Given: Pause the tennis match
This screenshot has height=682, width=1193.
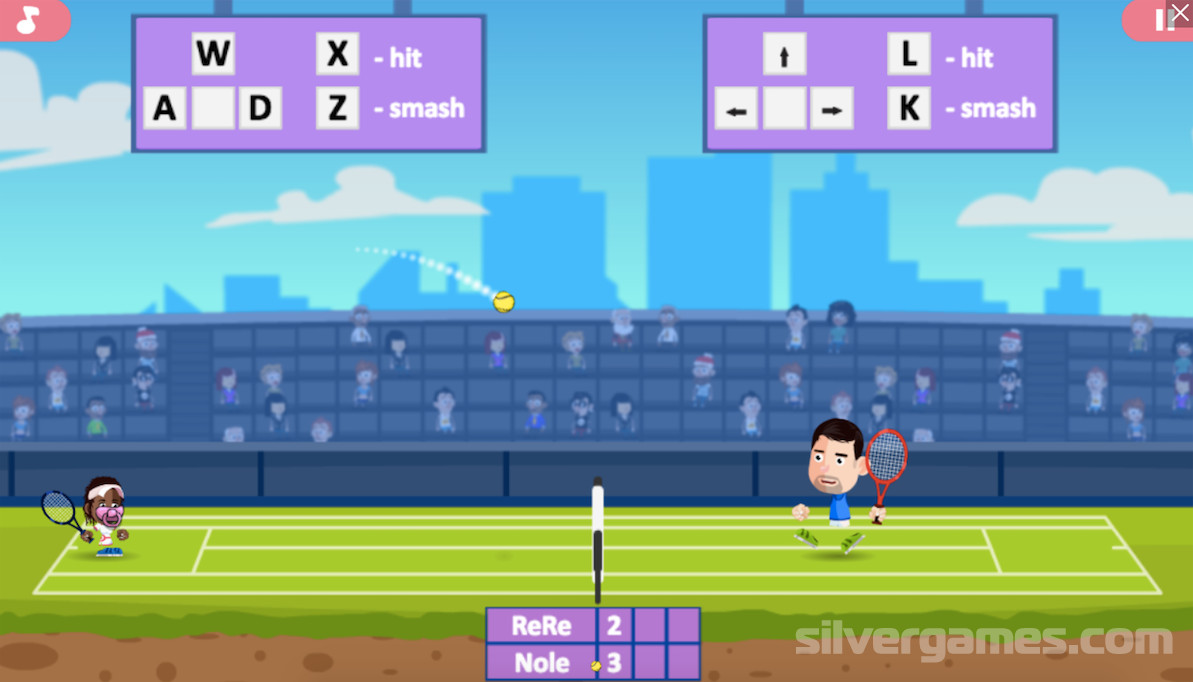Looking at the screenshot, I should click(x=1159, y=21).
